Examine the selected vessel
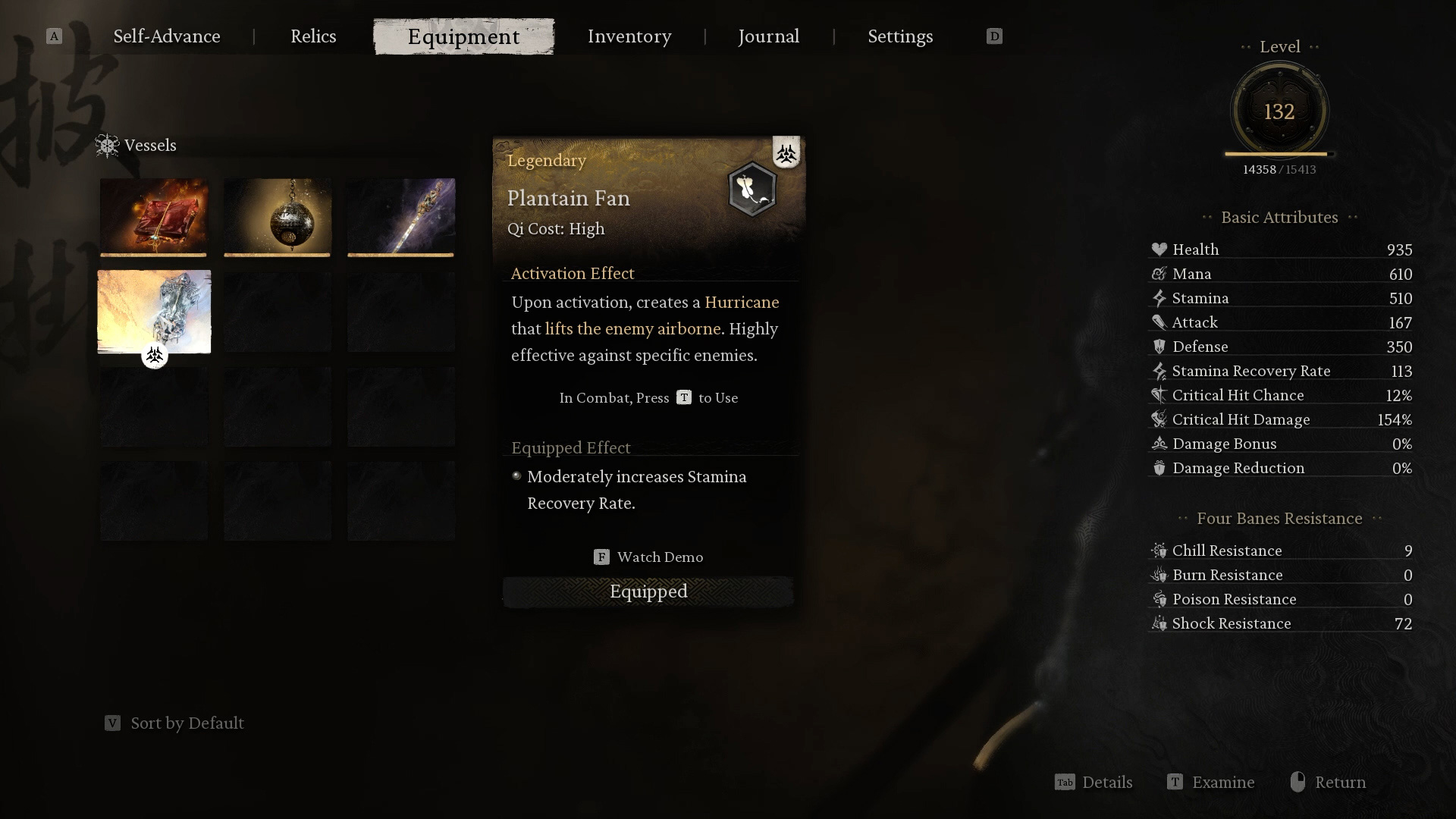The height and width of the screenshot is (819, 1456). [1211, 783]
